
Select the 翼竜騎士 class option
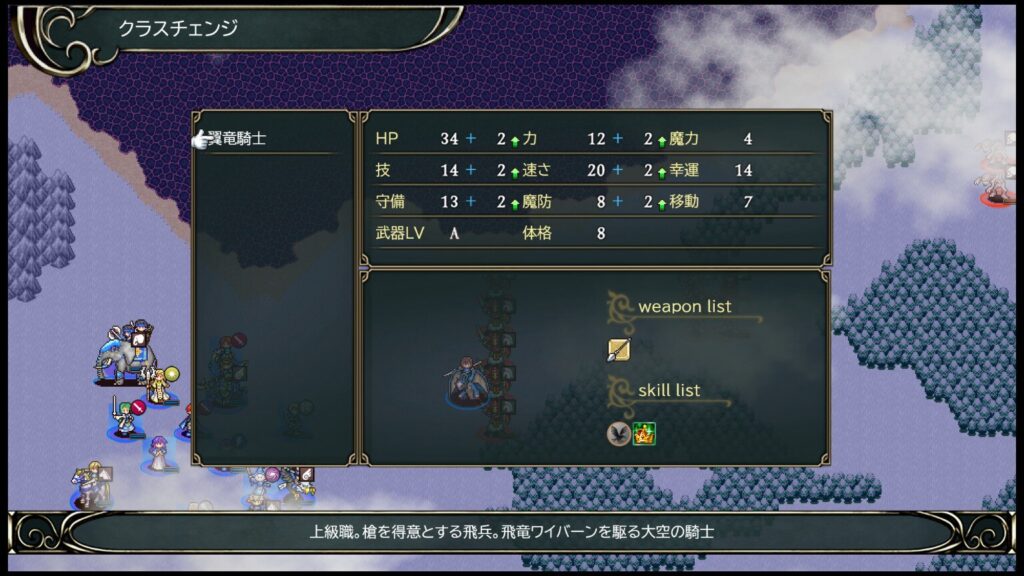237,139
